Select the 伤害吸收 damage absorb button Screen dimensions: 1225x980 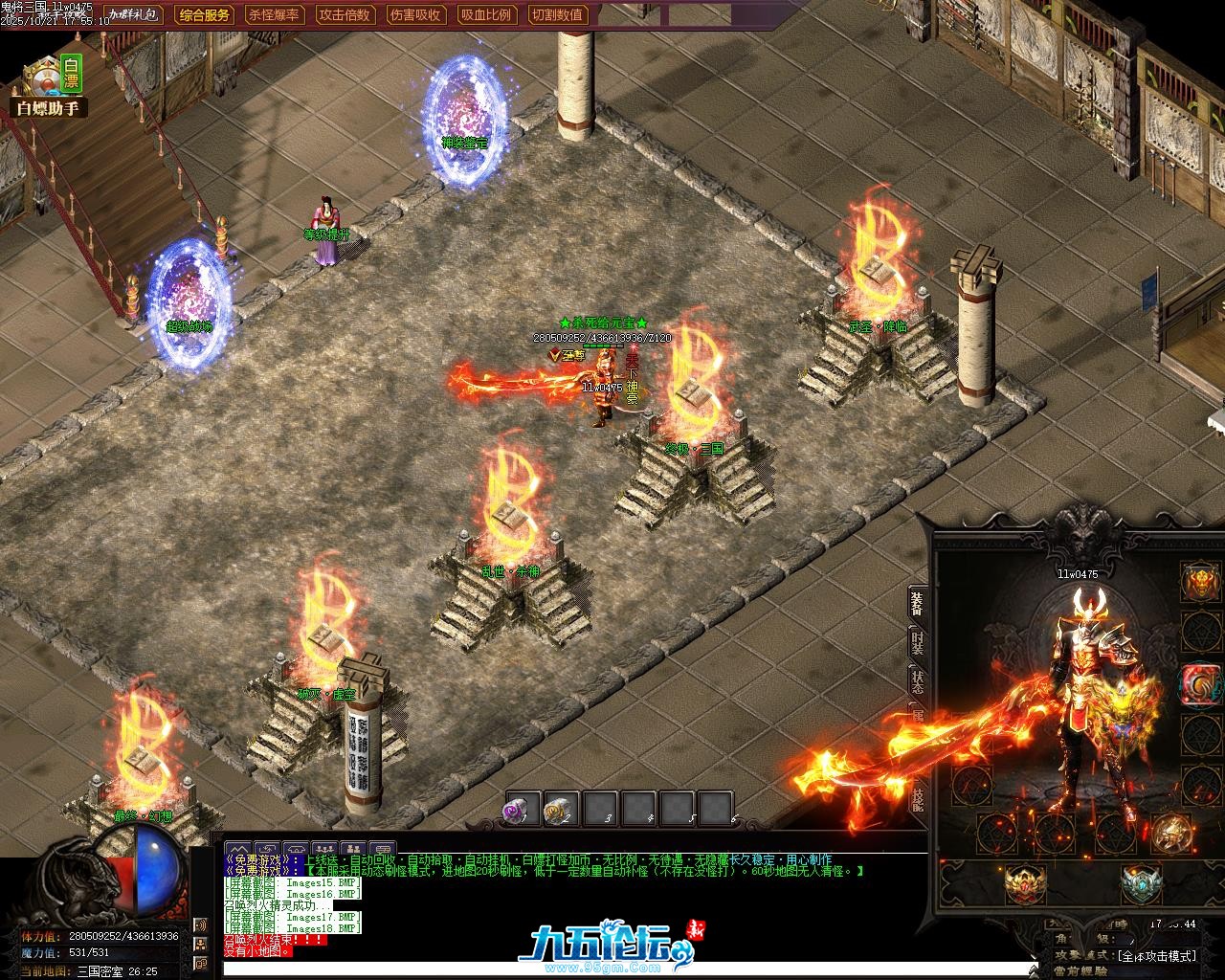[x=415, y=14]
